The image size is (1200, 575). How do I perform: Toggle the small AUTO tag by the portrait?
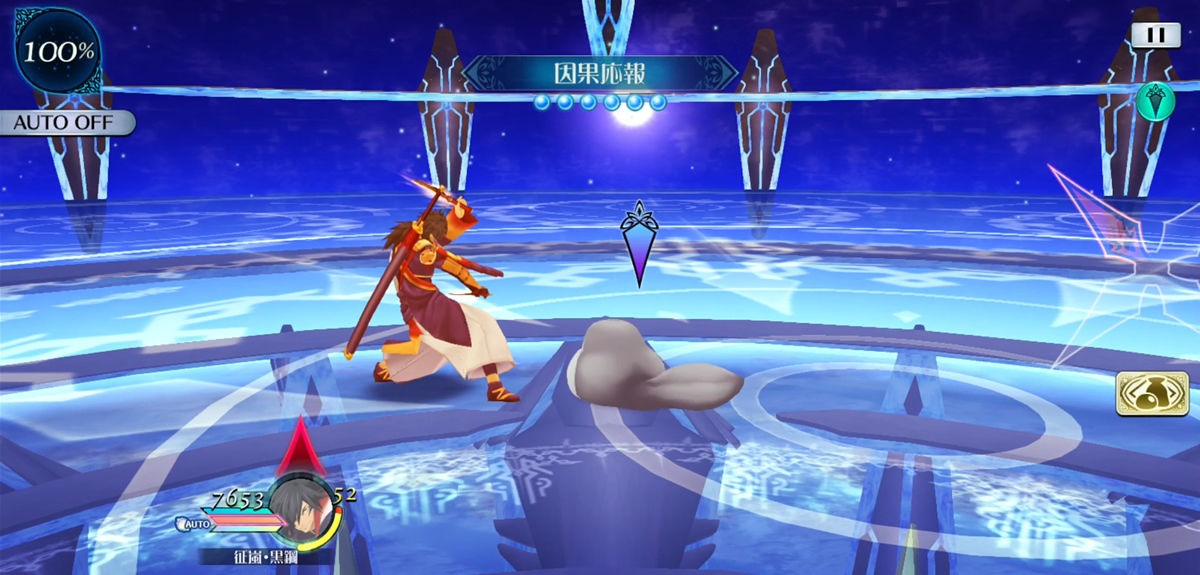point(194,523)
